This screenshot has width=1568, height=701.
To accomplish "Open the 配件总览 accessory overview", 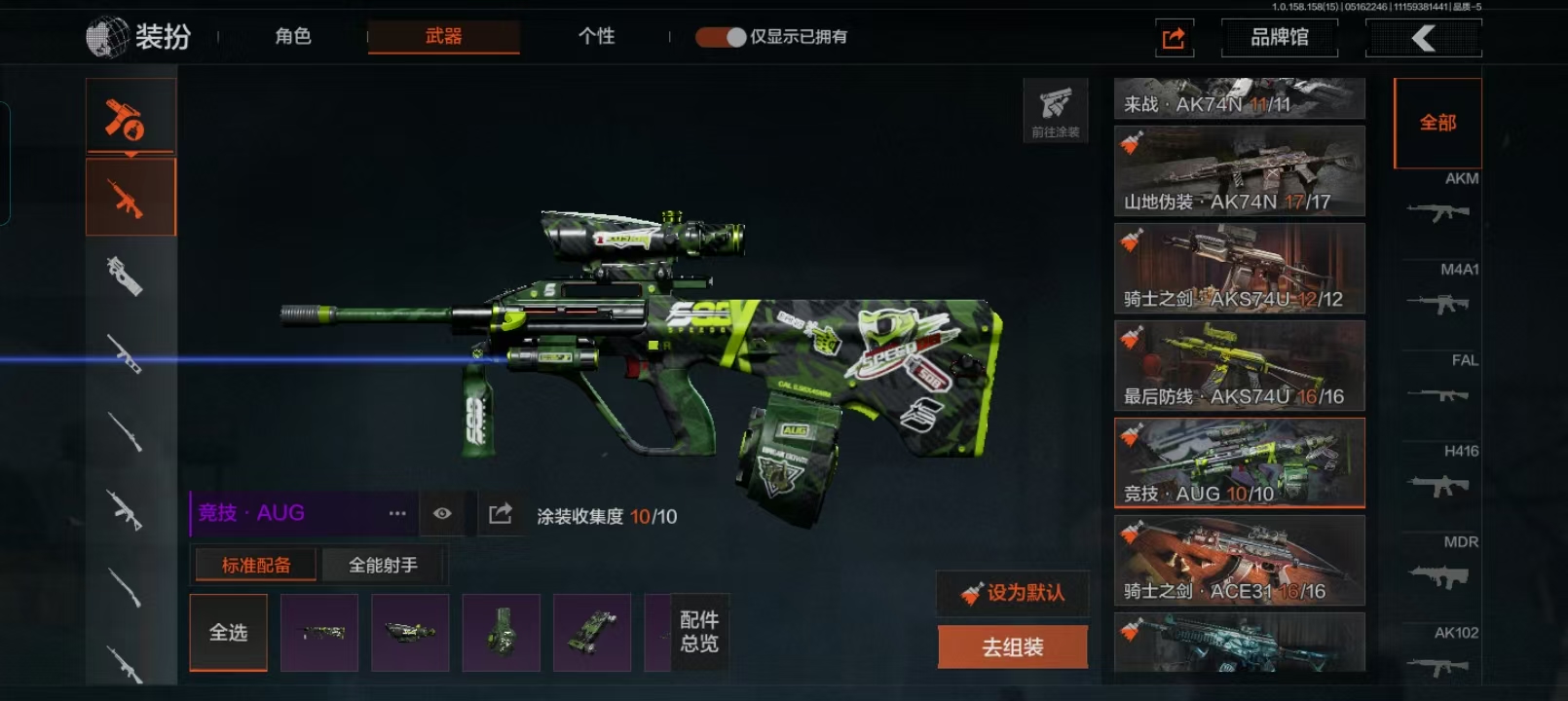I will (x=699, y=632).
